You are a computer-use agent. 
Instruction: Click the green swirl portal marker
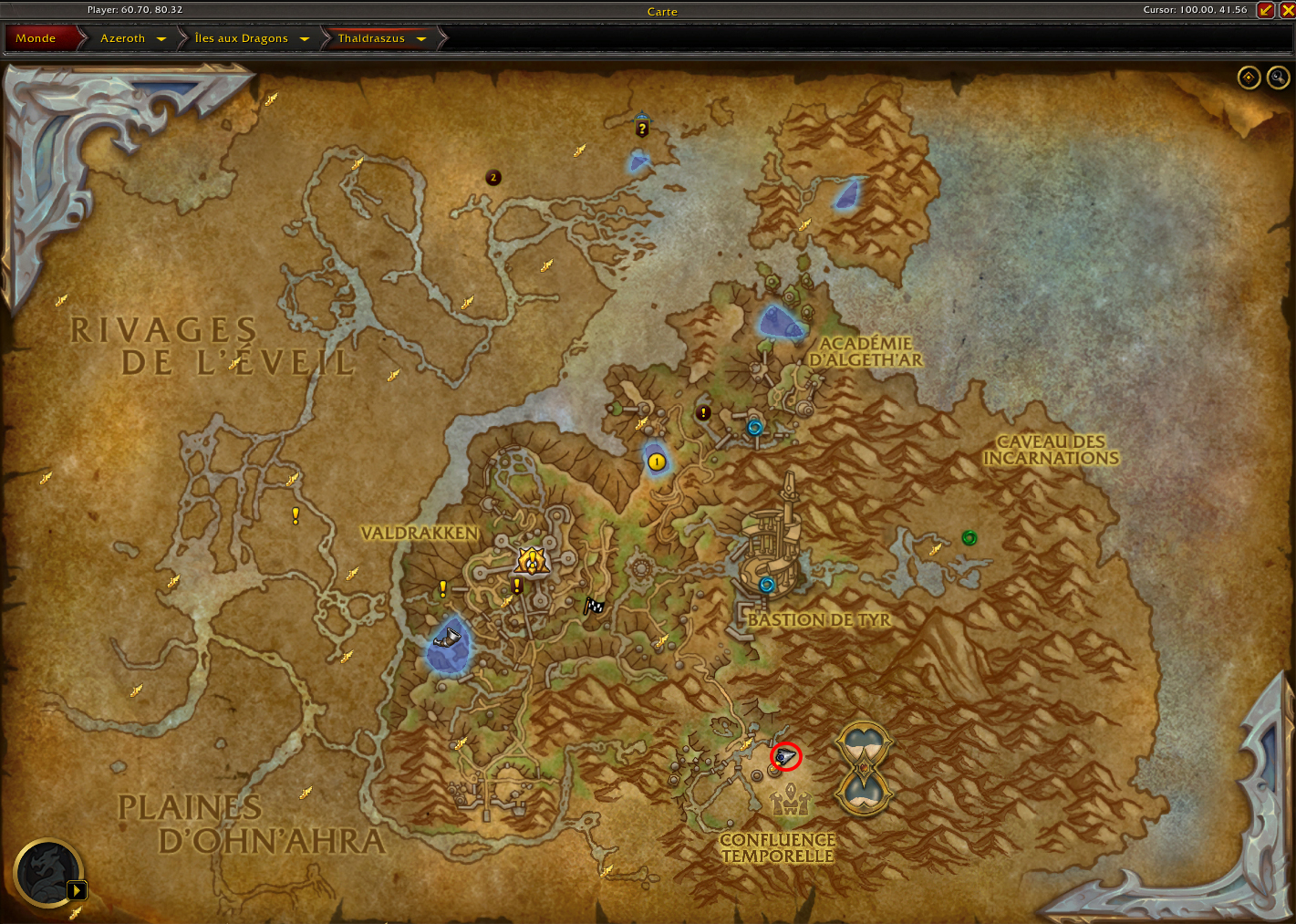[x=969, y=538]
